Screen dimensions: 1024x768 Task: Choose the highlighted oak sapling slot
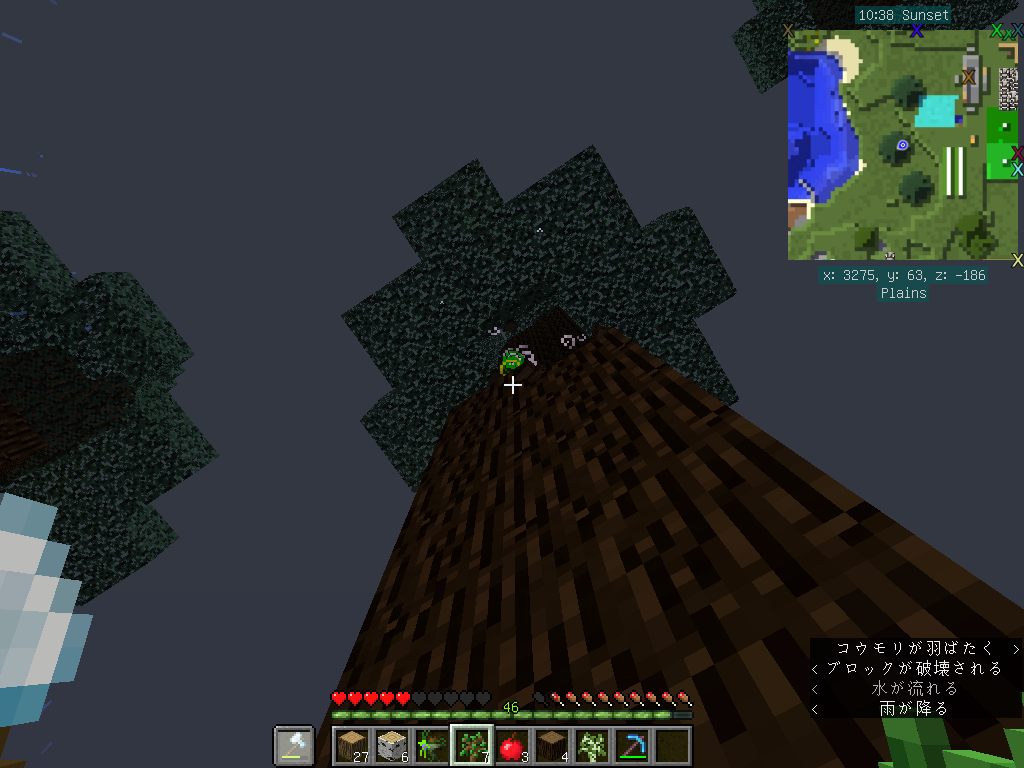click(x=472, y=745)
